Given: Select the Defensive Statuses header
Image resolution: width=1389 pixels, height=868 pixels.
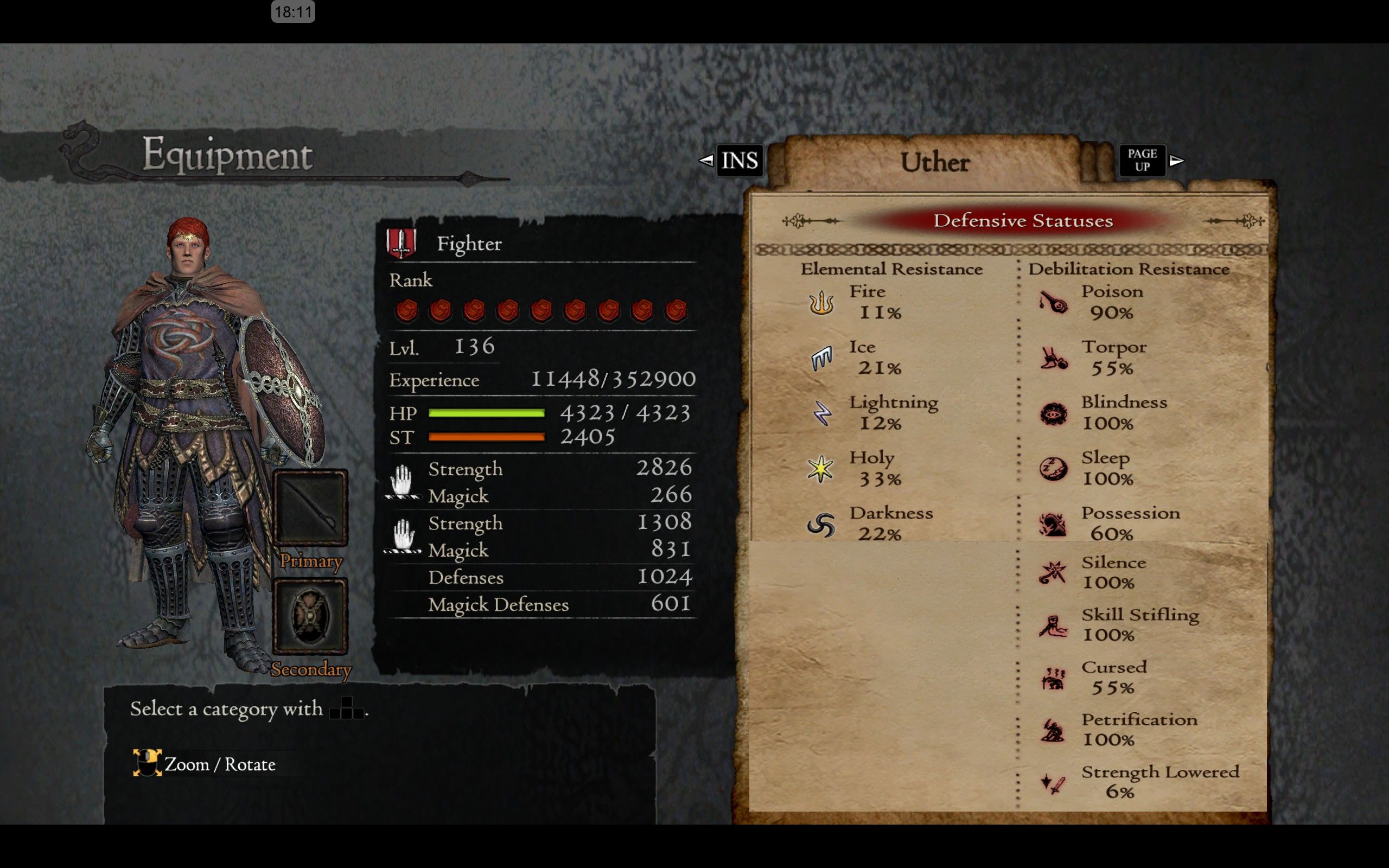Looking at the screenshot, I should coord(1023,220).
